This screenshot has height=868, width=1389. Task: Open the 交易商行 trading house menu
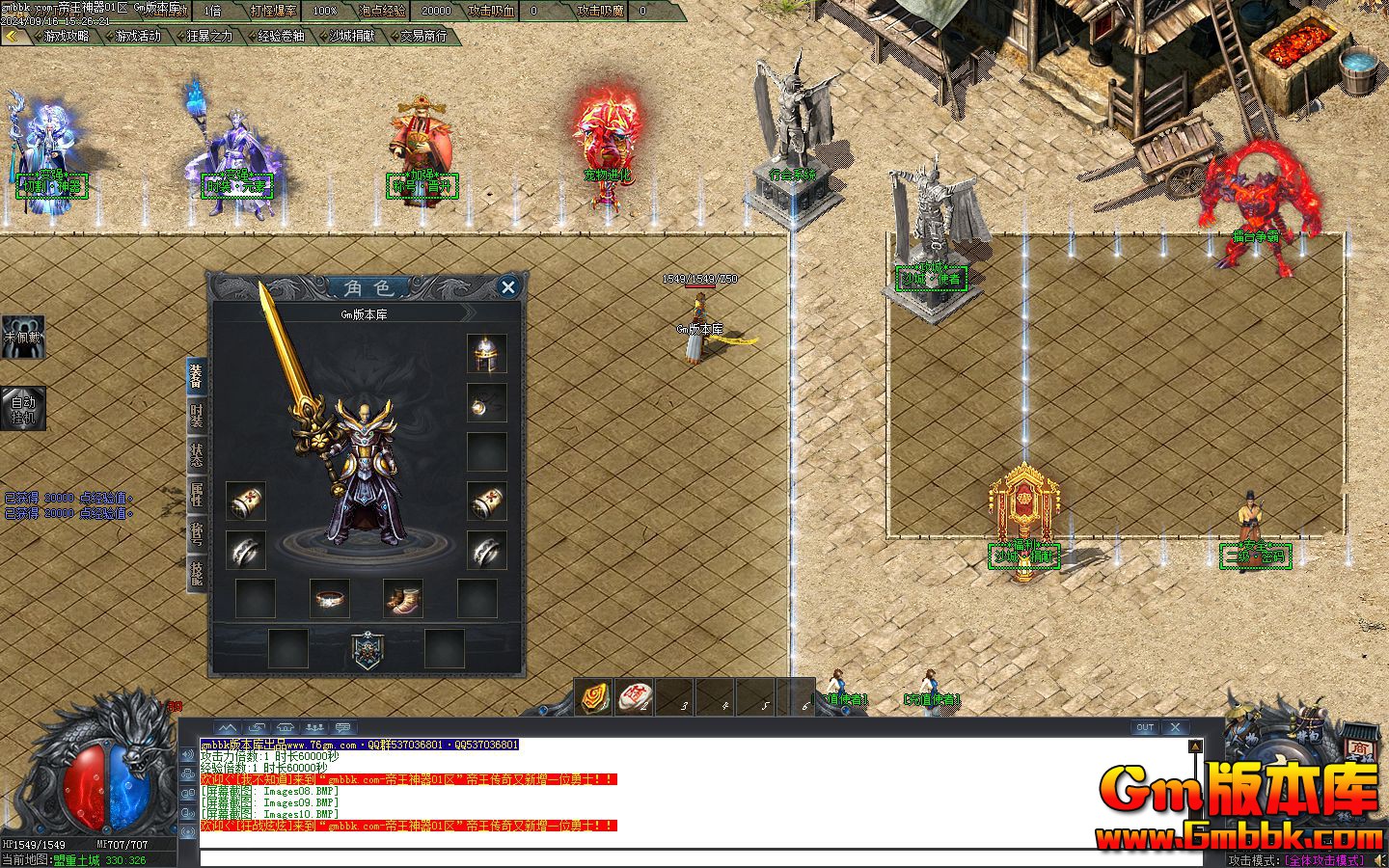pos(423,36)
